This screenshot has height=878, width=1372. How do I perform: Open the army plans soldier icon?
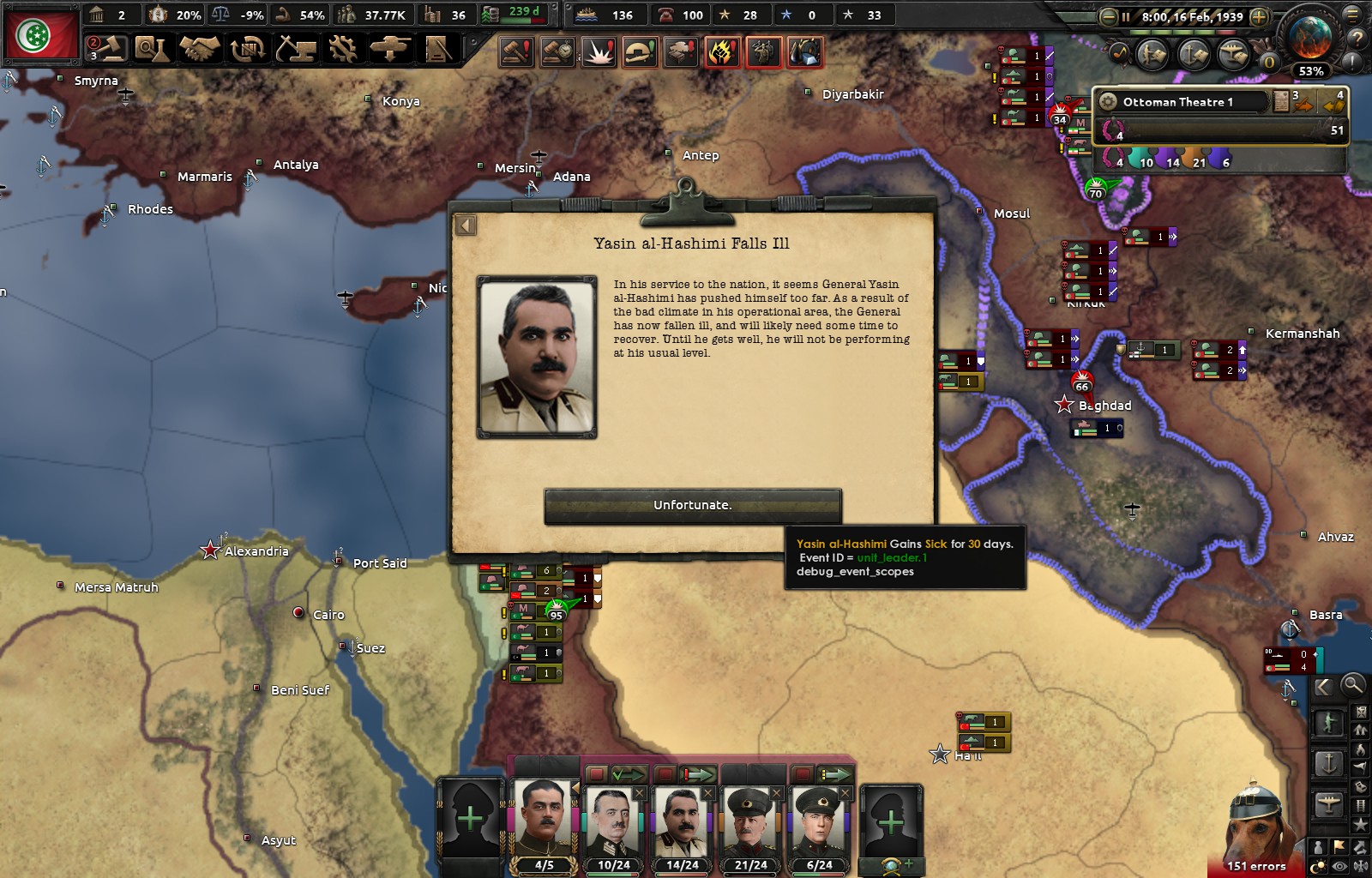pos(1152,53)
